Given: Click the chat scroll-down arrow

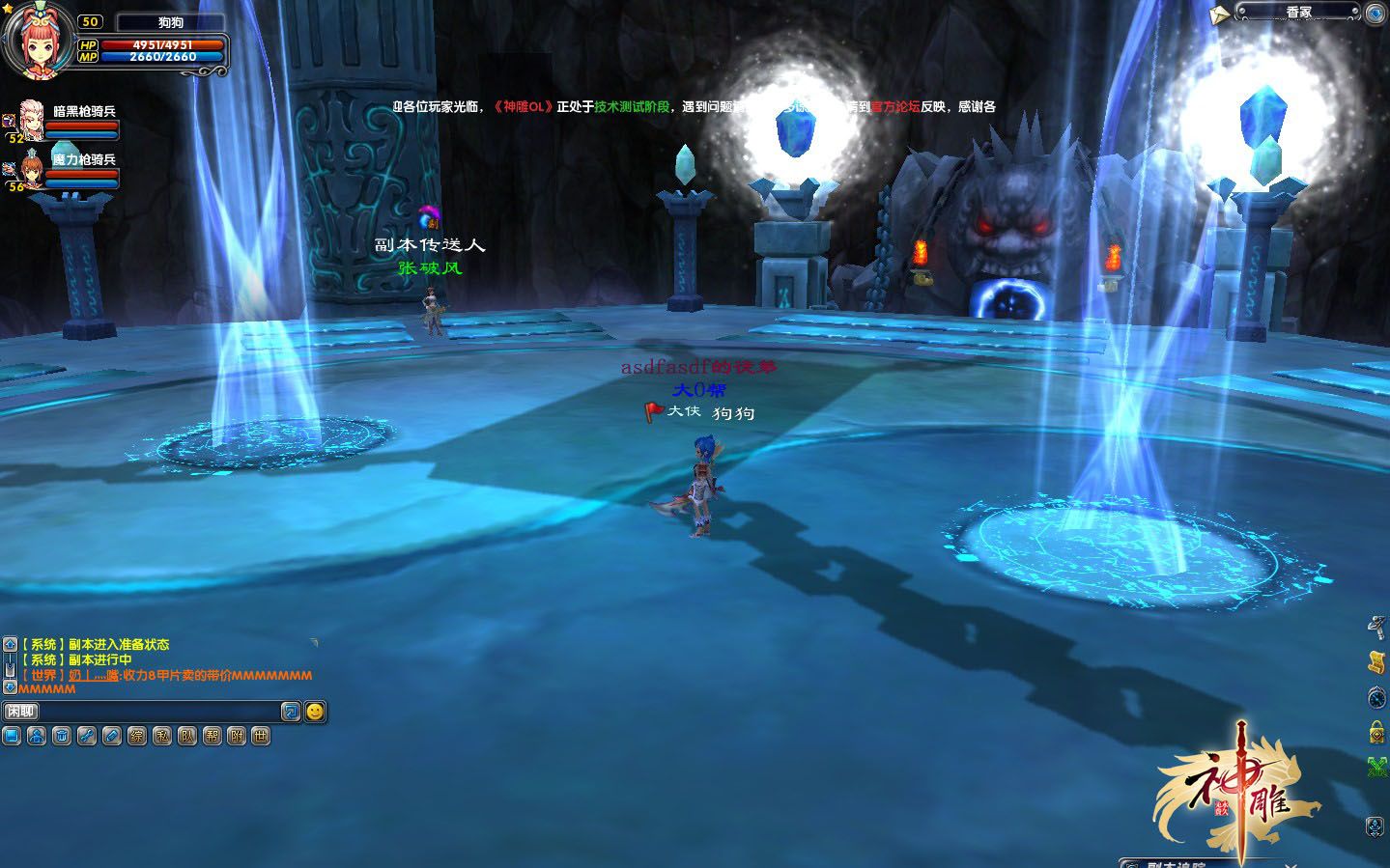Looking at the screenshot, I should [10, 687].
